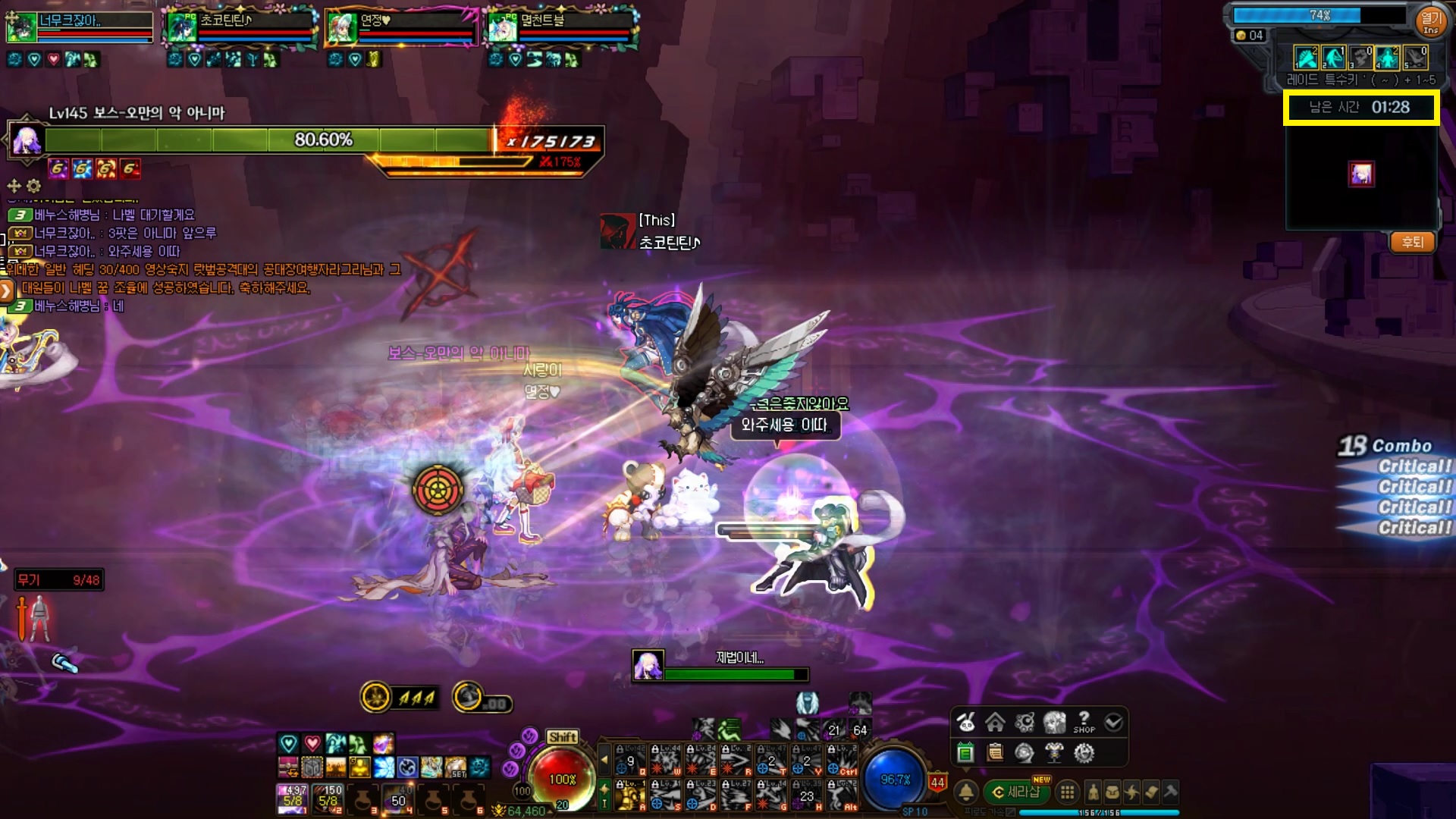Open the 세라샵 cash shop

[1015, 792]
